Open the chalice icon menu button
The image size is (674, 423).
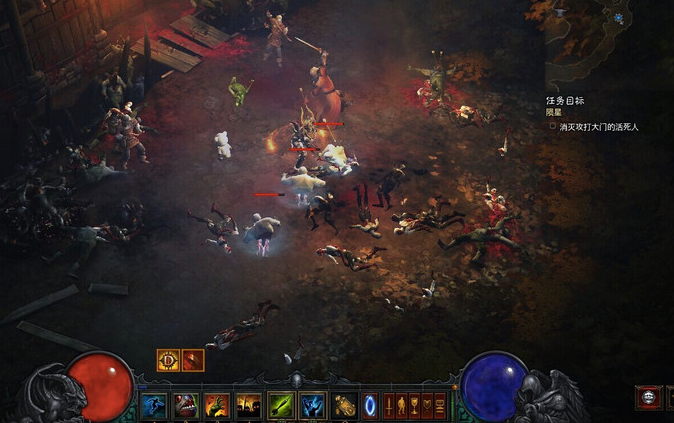[415, 405]
